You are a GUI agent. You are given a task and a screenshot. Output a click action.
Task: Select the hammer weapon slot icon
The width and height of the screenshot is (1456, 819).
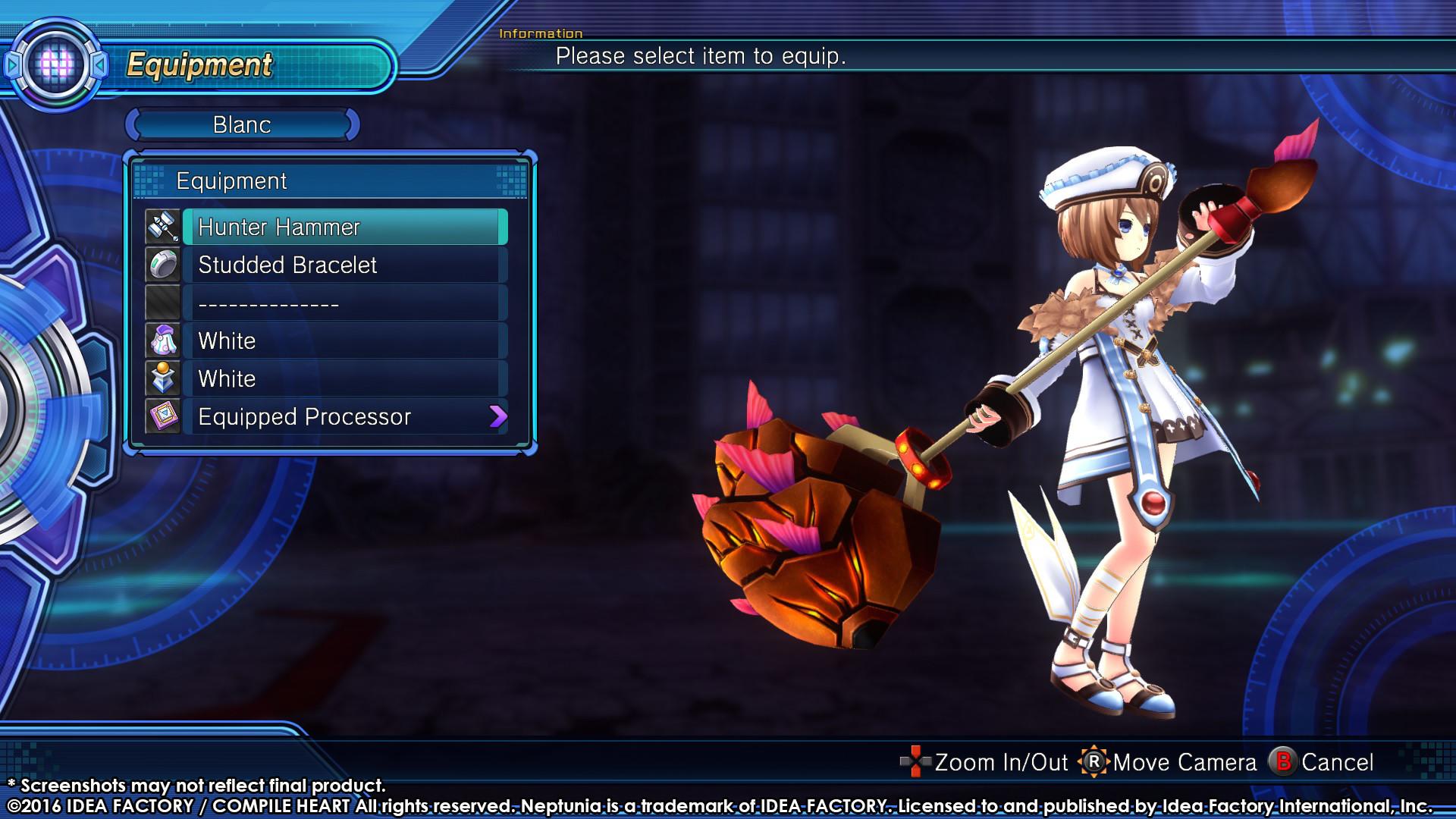click(x=163, y=226)
